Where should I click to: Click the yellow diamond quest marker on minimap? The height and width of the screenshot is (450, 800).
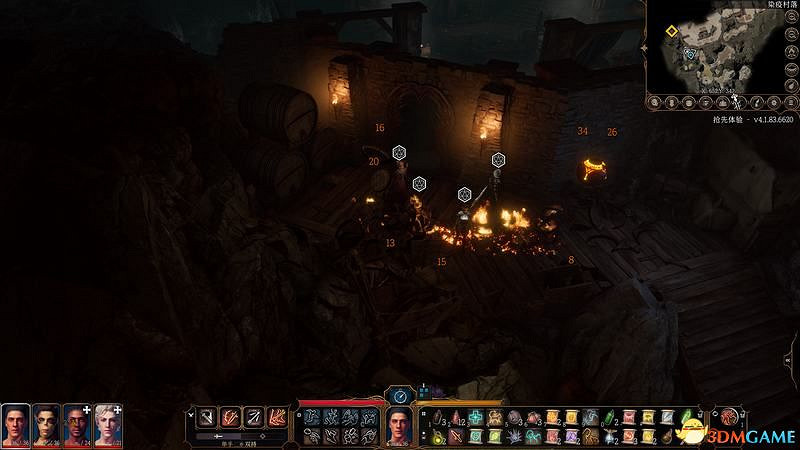click(x=671, y=32)
